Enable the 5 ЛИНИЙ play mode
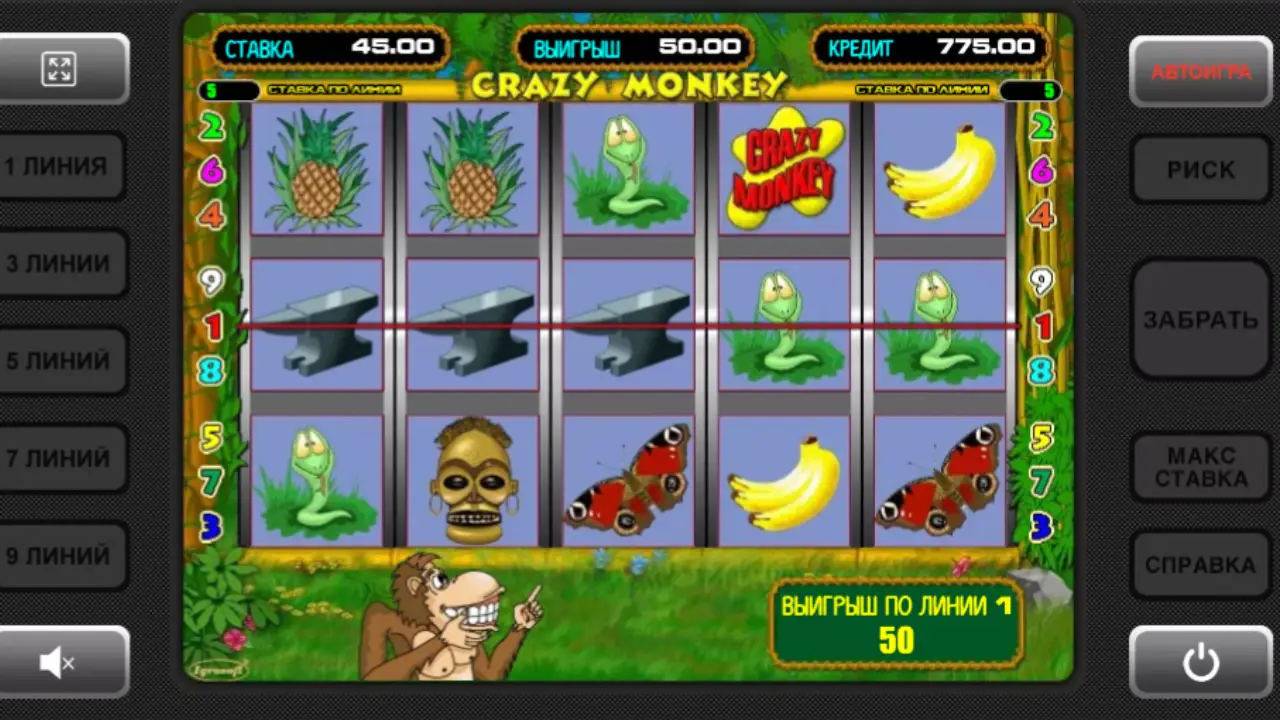Image resolution: width=1280 pixels, height=720 pixels. [64, 361]
